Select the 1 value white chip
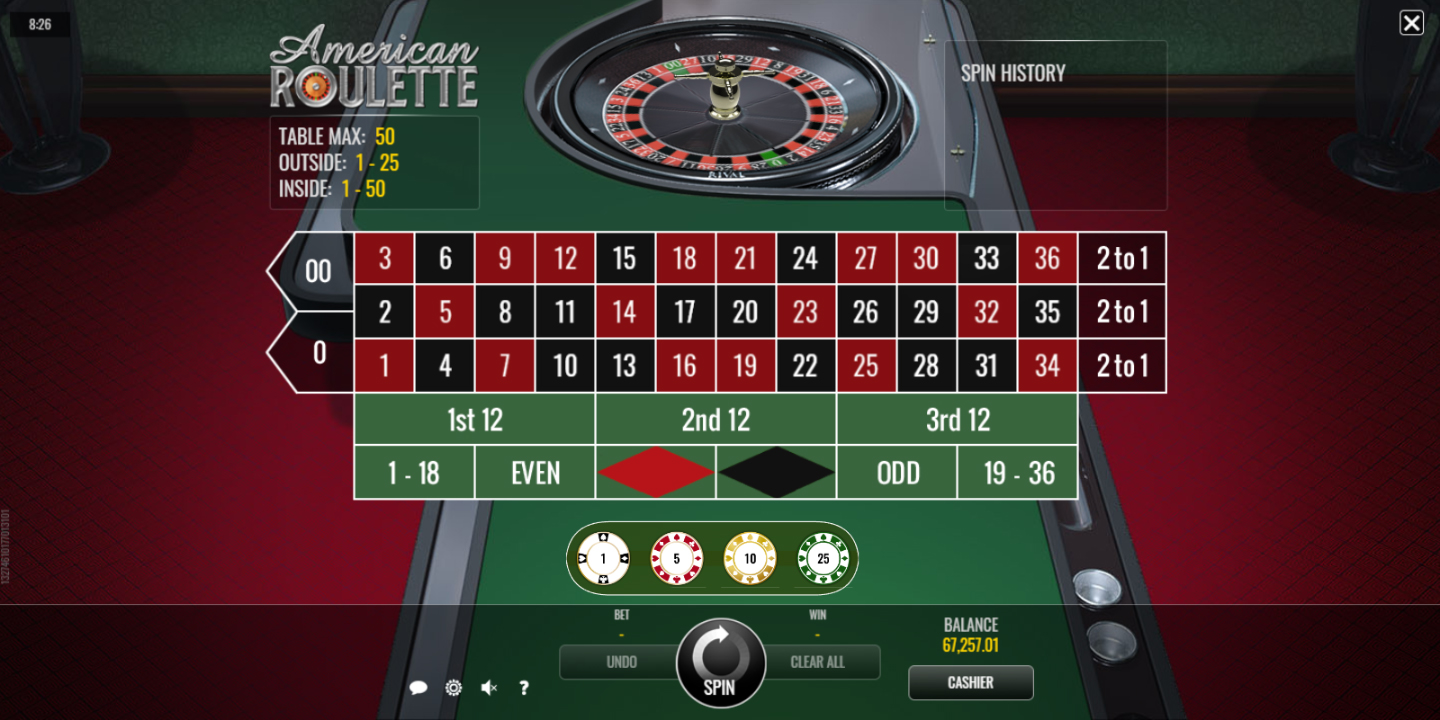This screenshot has width=1440, height=720. point(604,558)
